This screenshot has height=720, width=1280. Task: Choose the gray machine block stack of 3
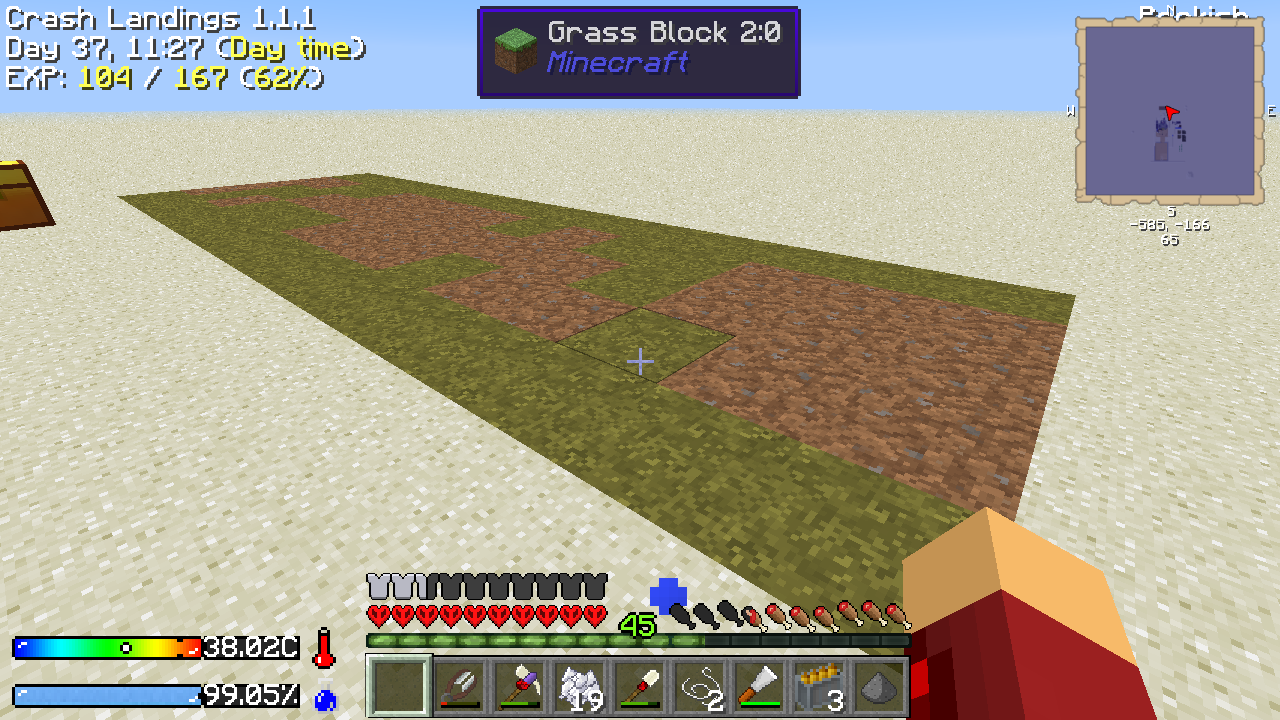coord(820,687)
